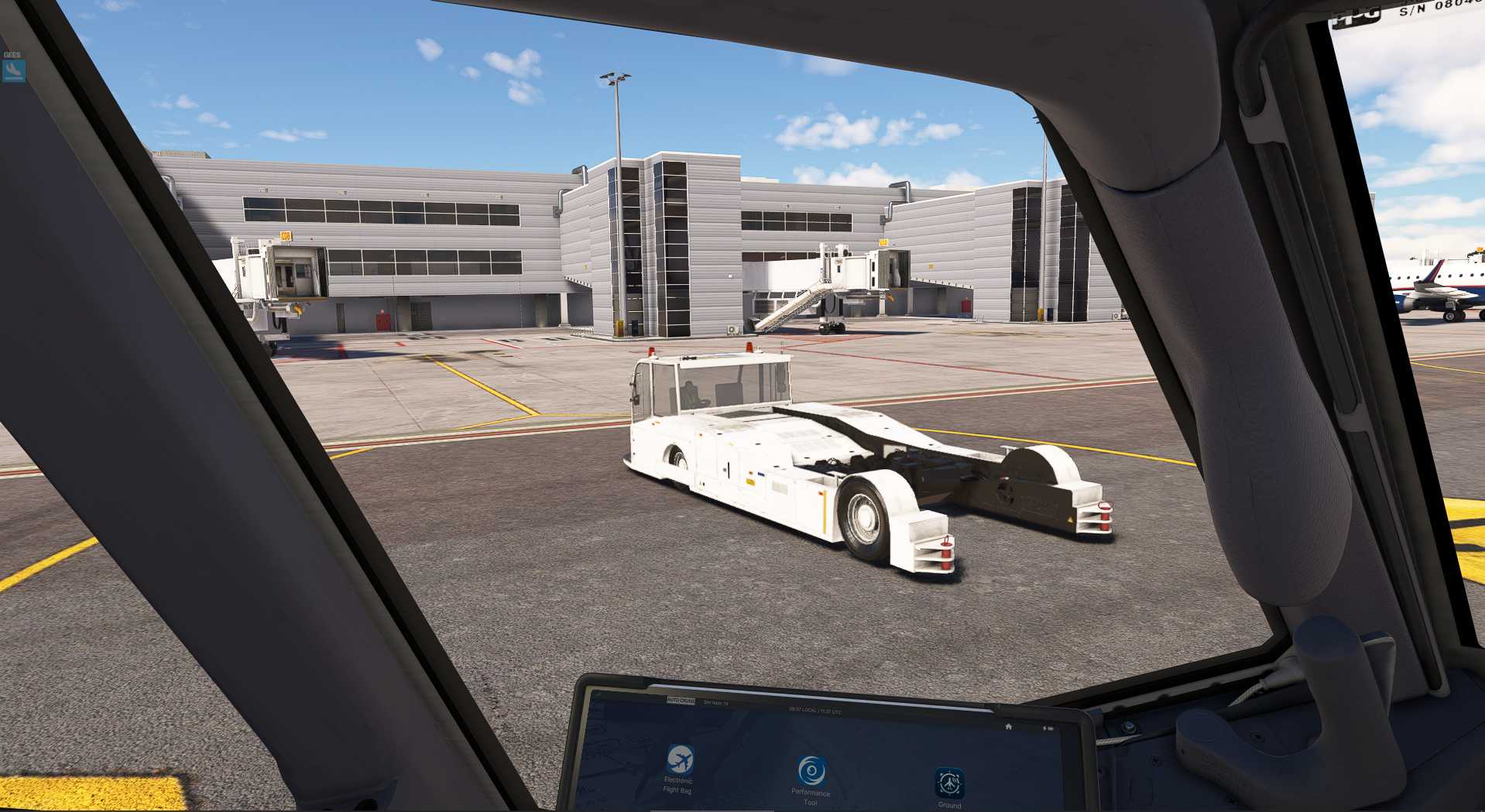Open the Ground services app
This screenshot has height=812, width=1485.
(x=949, y=783)
